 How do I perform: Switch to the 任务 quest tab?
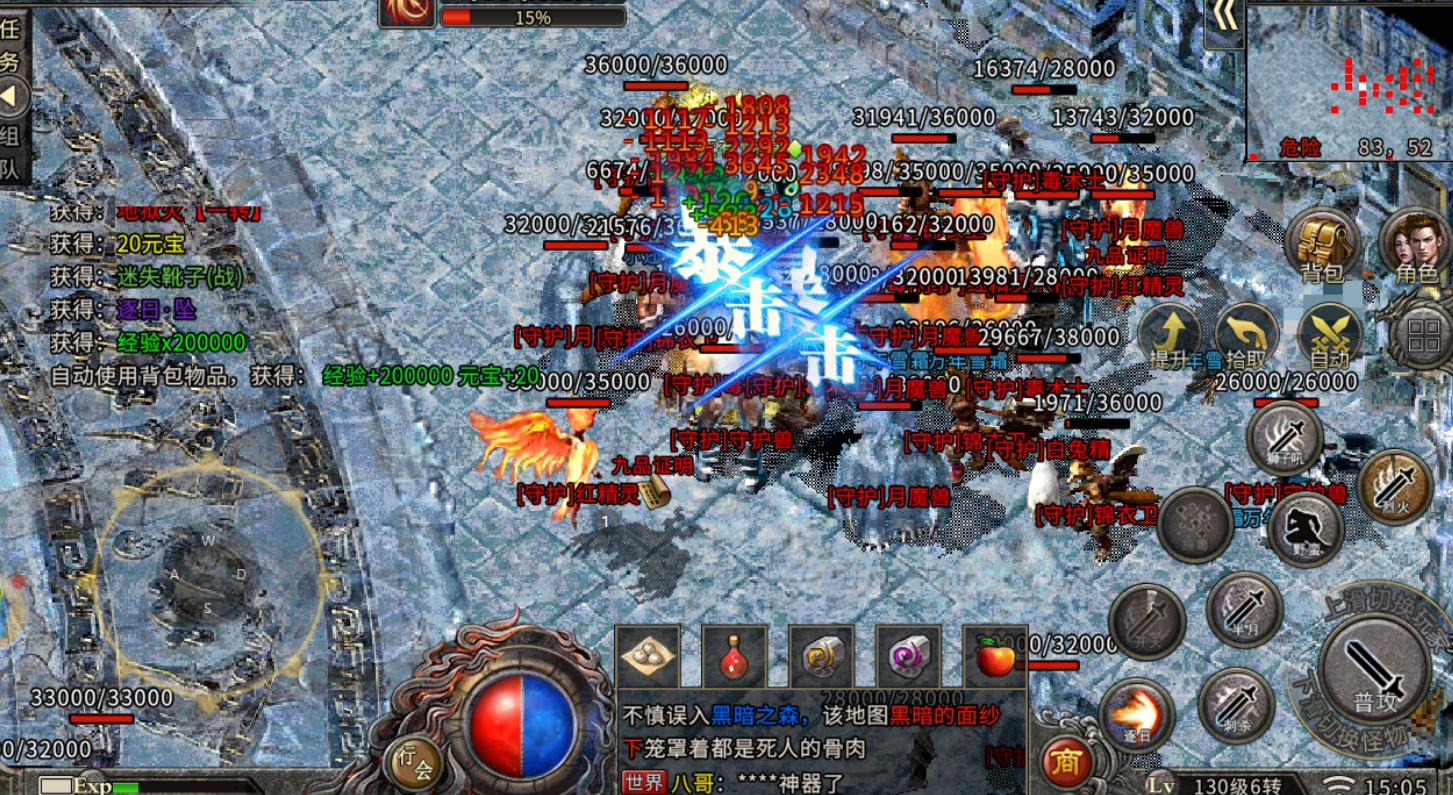coord(10,45)
